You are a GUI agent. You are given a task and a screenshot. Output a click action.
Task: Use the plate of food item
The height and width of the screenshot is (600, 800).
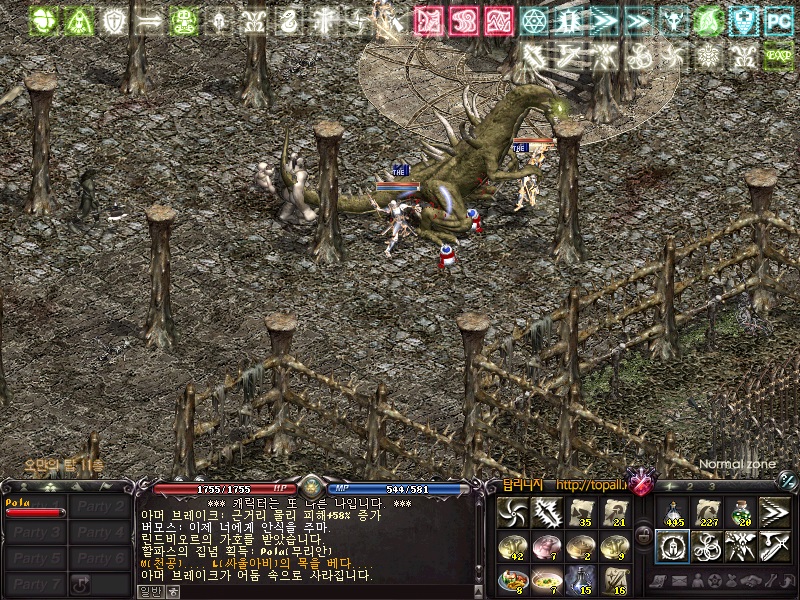coord(512,579)
